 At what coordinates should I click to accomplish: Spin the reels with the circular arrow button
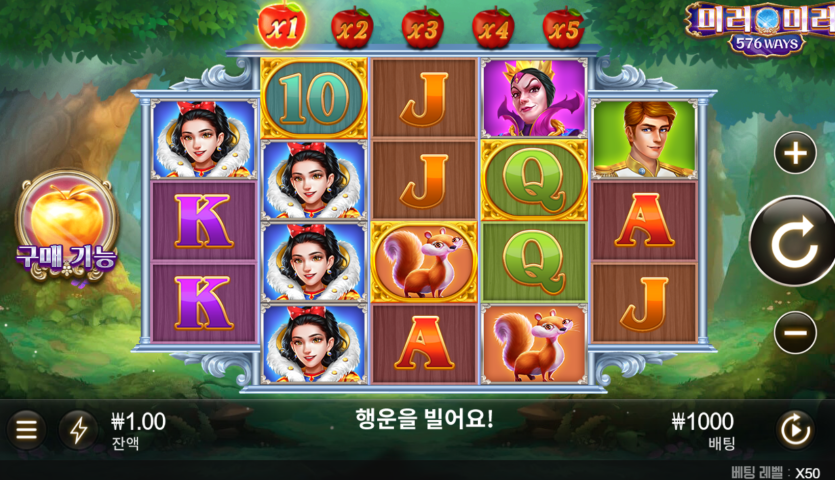tap(796, 242)
